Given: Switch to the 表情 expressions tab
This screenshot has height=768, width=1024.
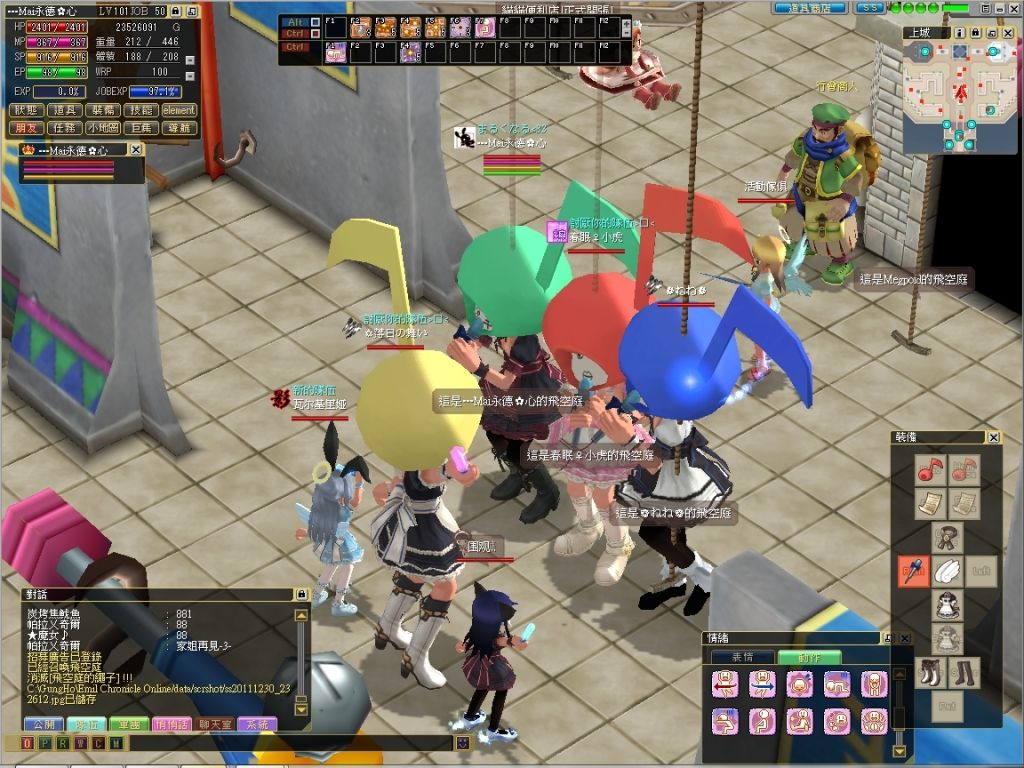Looking at the screenshot, I should click(742, 657).
